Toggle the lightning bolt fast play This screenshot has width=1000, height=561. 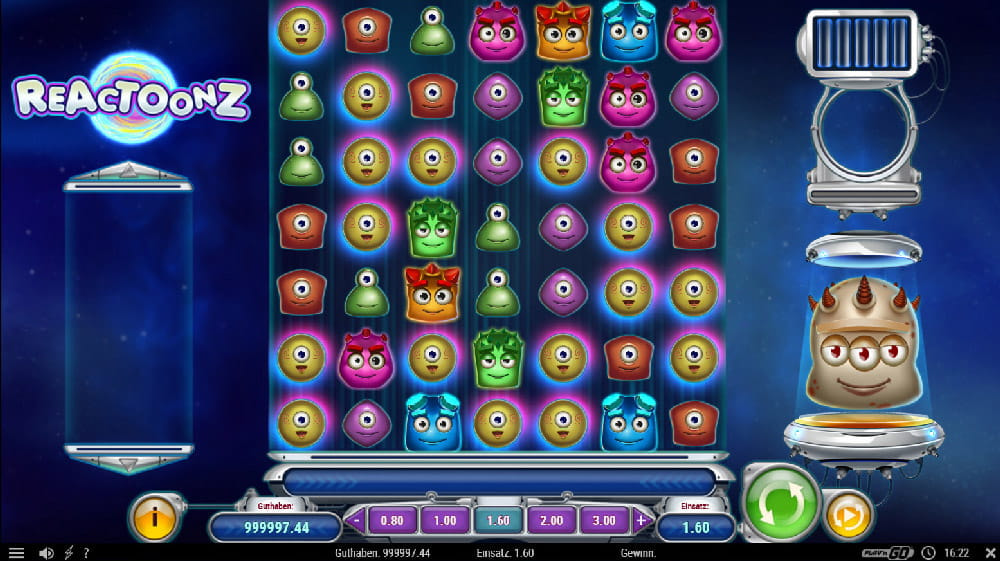[x=68, y=553]
